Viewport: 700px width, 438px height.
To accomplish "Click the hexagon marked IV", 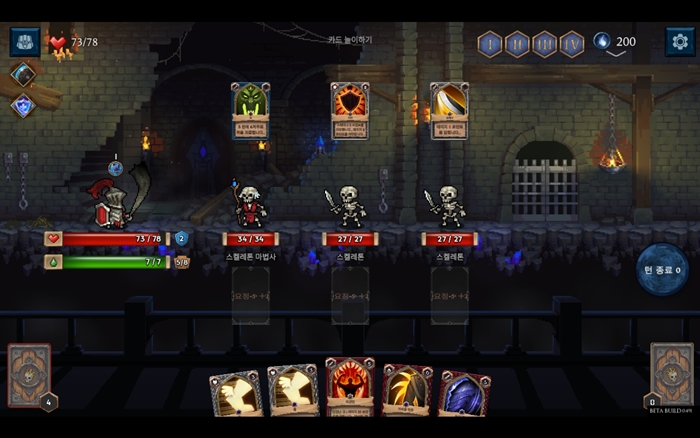I will [572, 43].
